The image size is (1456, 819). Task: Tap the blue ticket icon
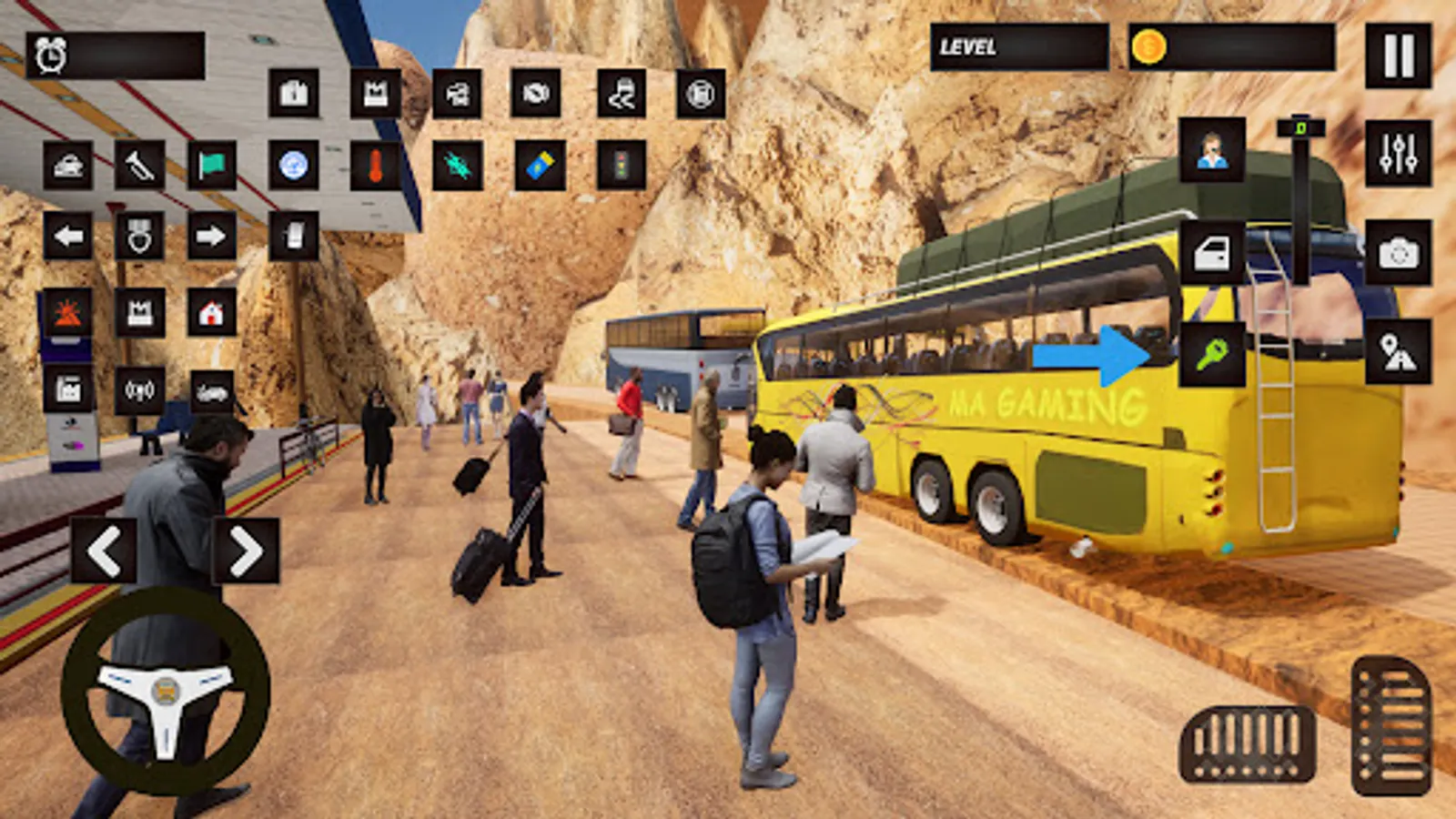coord(540,166)
